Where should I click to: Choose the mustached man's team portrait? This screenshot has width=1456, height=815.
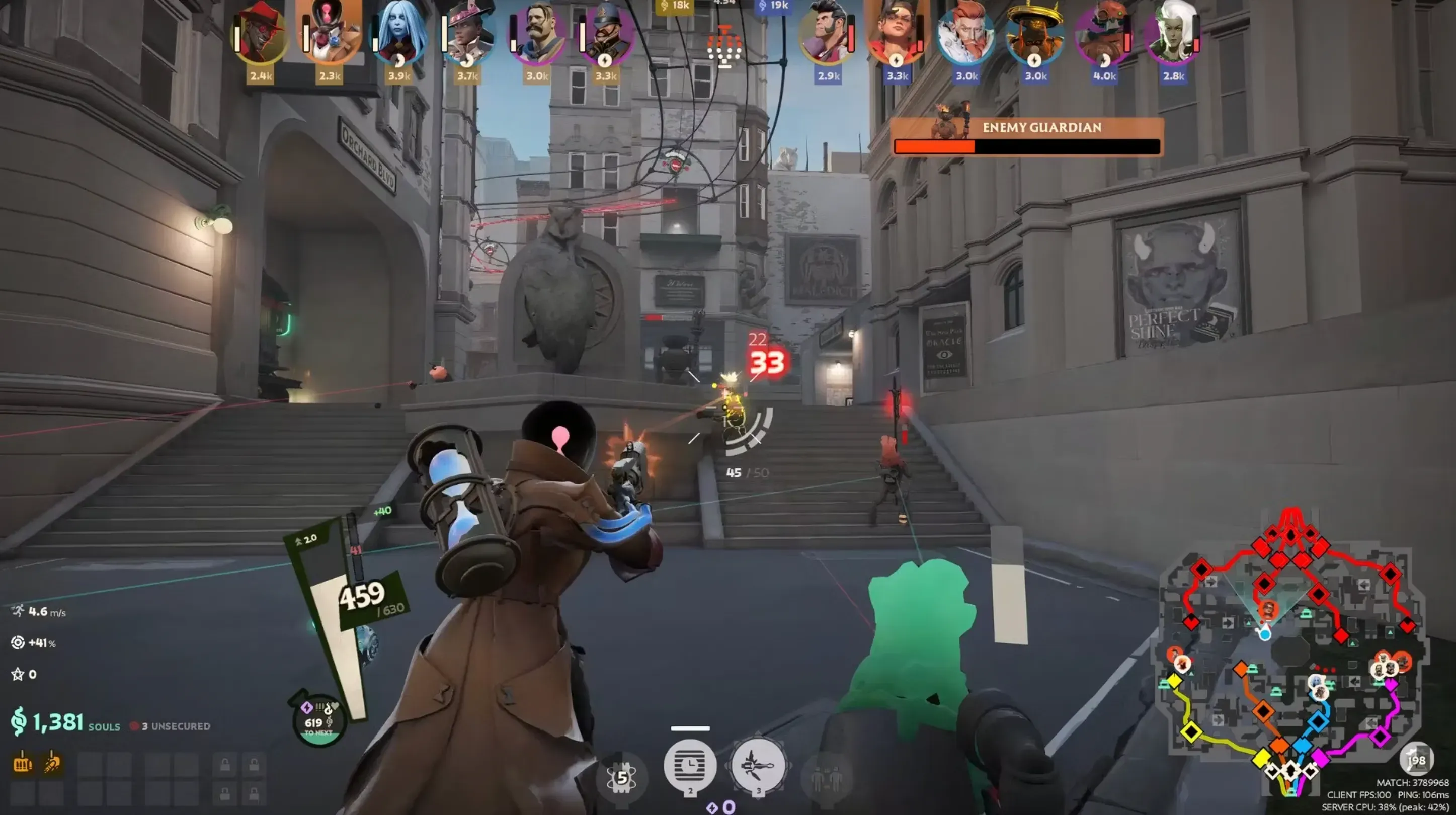pyautogui.click(x=536, y=34)
